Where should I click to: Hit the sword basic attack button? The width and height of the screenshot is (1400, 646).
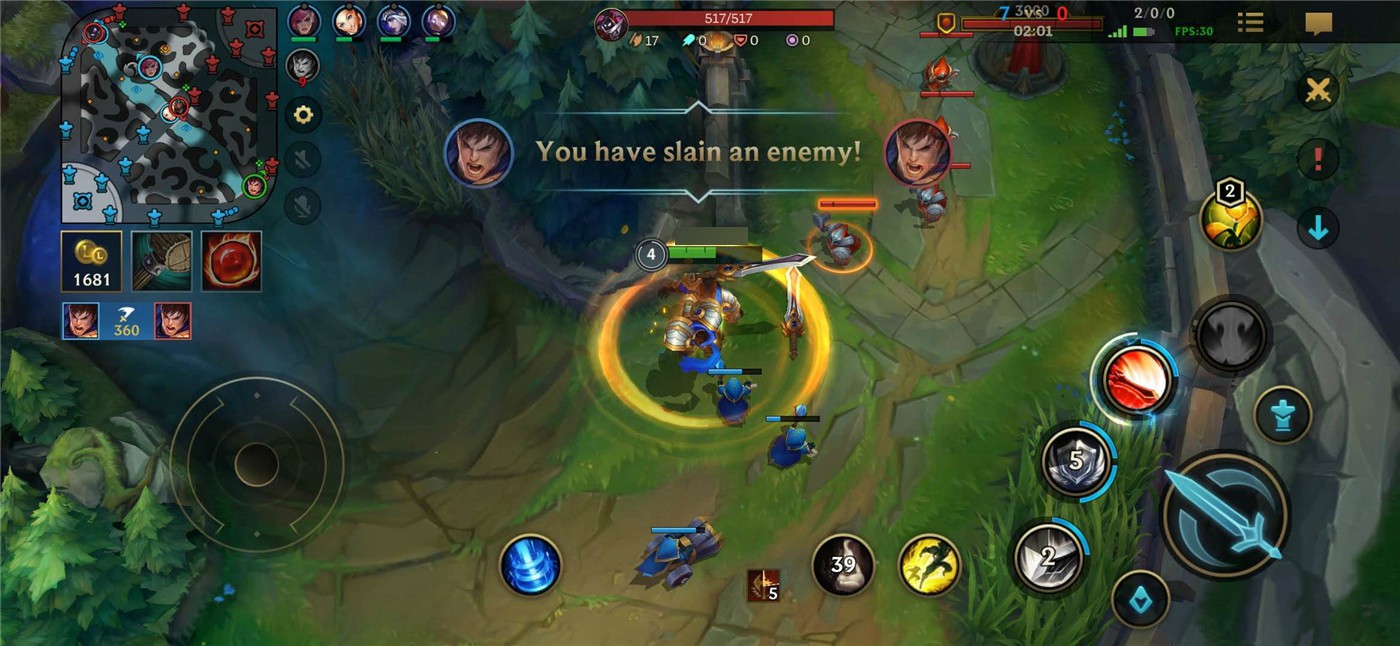(1226, 515)
